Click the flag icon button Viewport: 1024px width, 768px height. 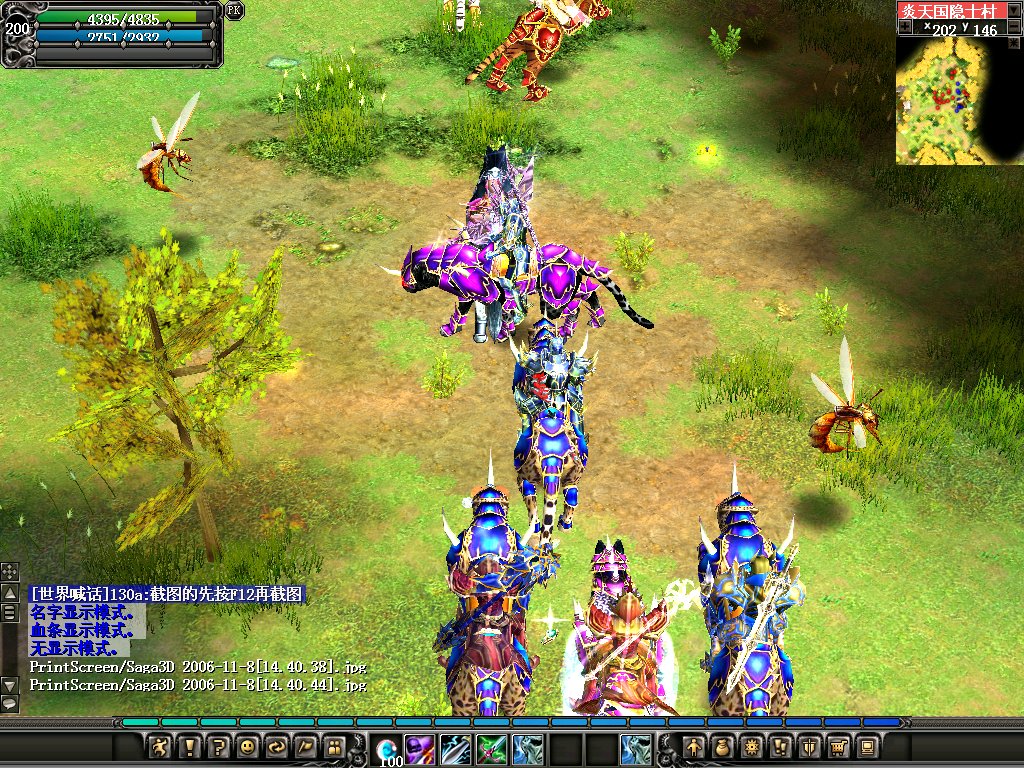tap(306, 747)
